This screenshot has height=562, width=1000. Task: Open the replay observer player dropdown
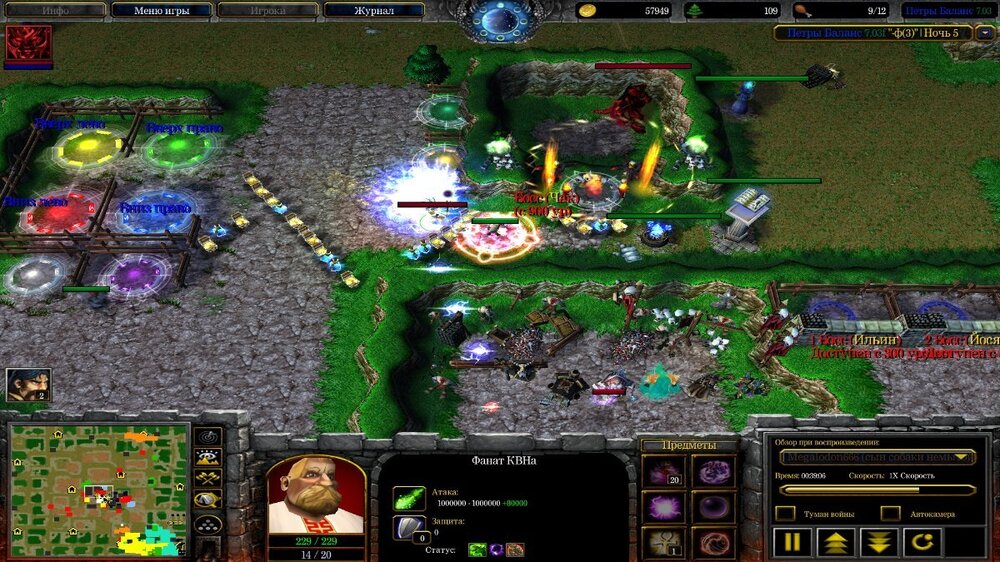(877, 457)
